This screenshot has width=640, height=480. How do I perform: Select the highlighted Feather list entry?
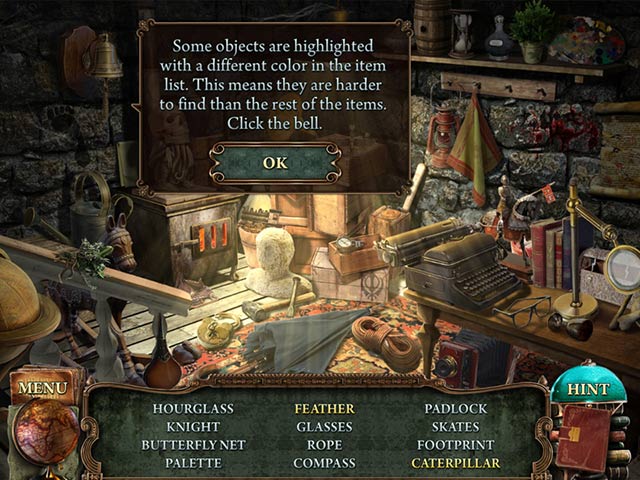coord(324,409)
